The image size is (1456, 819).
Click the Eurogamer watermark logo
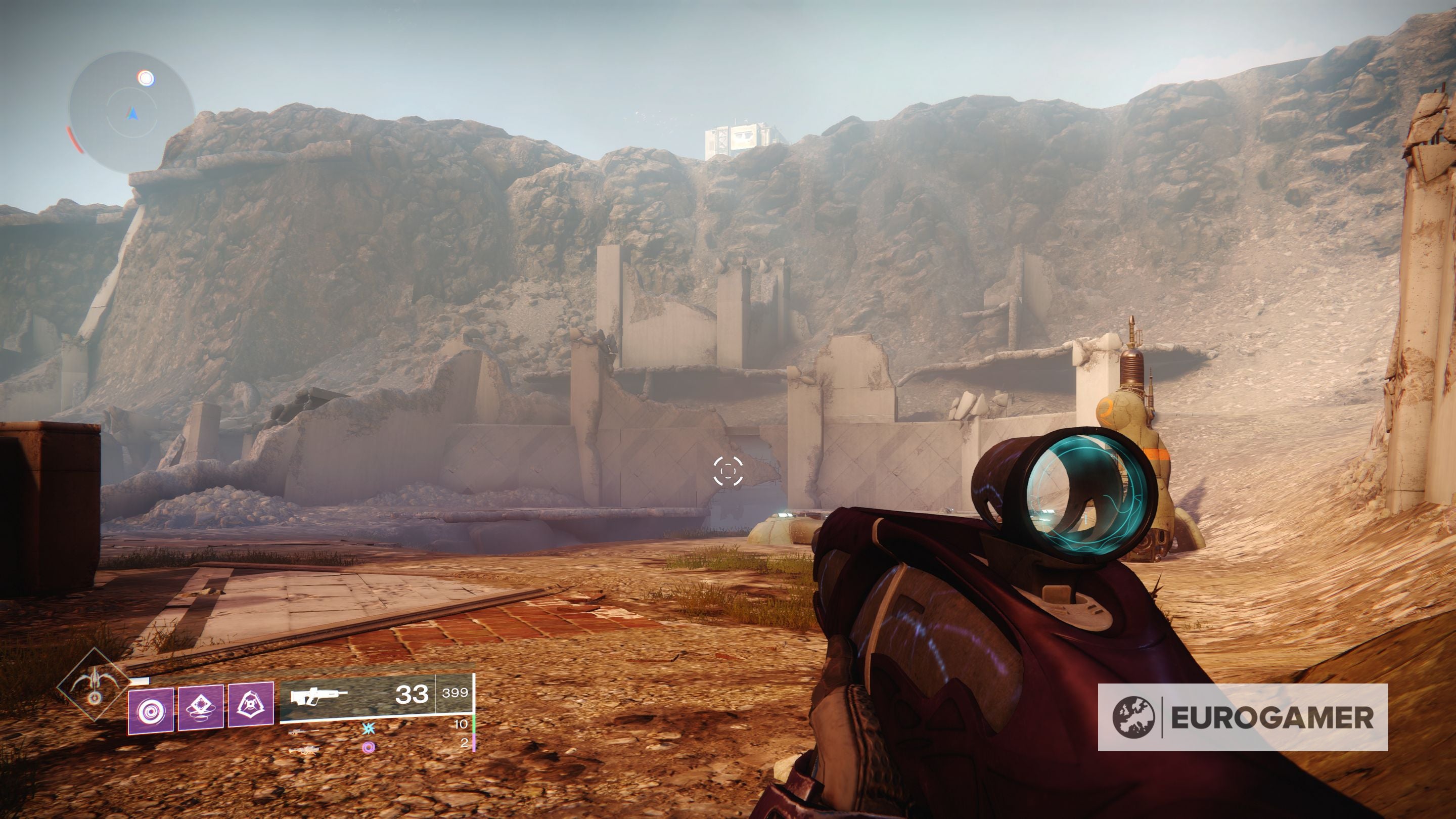click(1242, 718)
